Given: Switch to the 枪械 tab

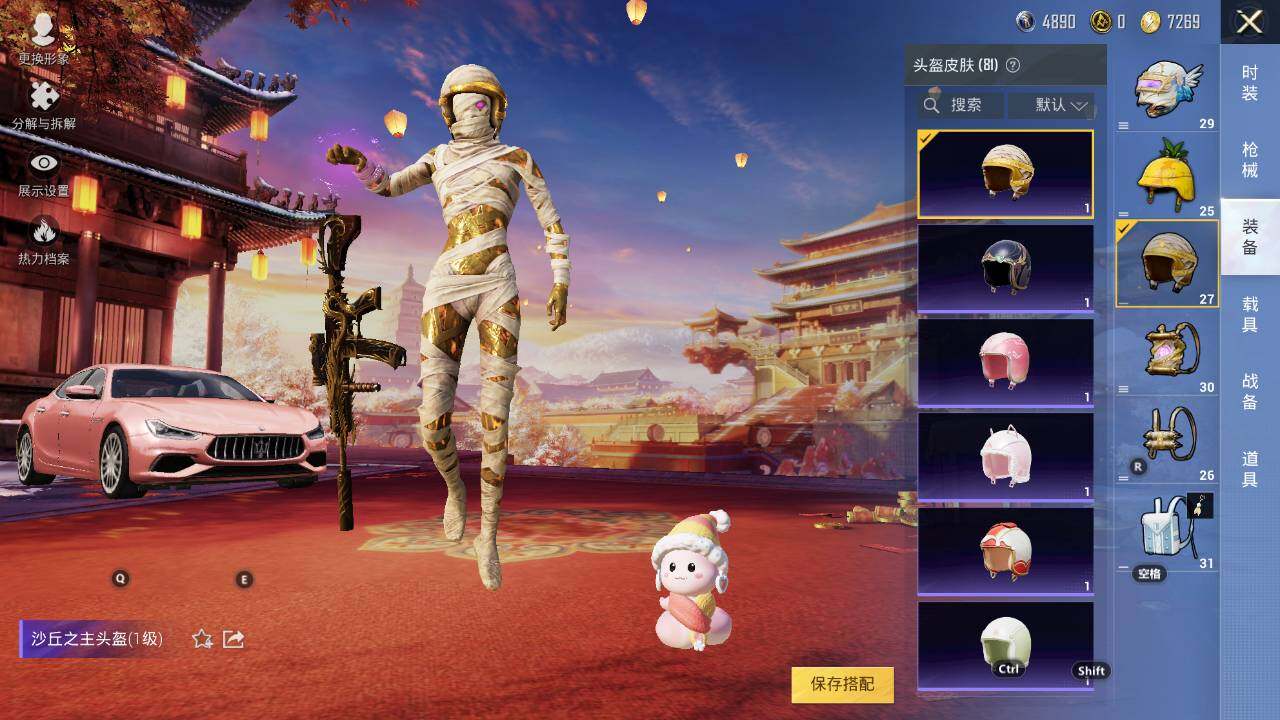Looking at the screenshot, I should coord(1249,160).
